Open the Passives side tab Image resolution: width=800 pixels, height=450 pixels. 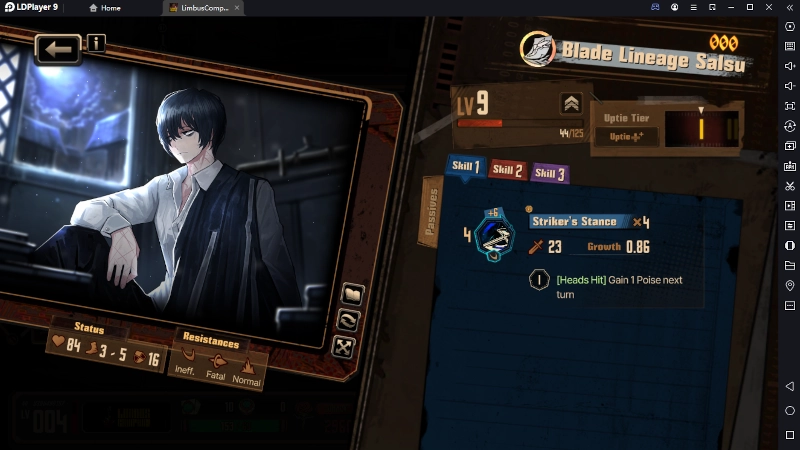[x=432, y=211]
